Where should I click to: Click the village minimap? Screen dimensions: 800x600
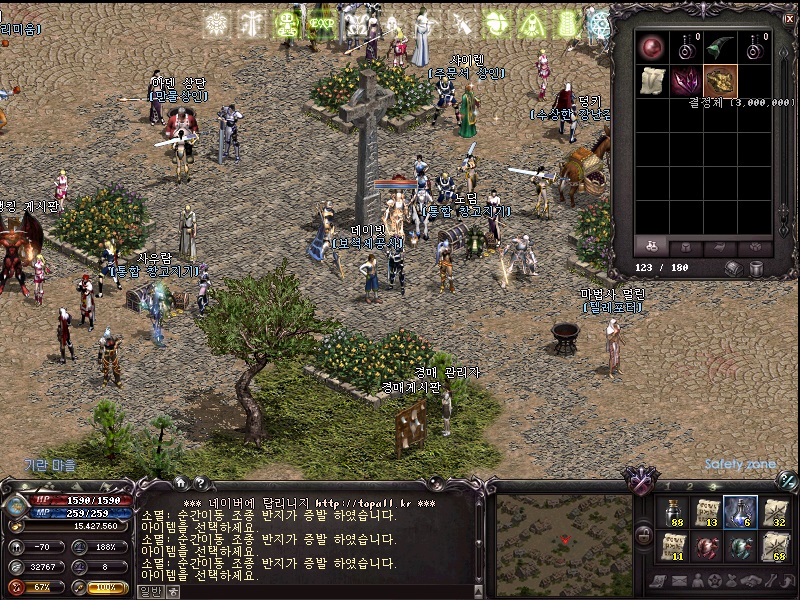tap(564, 537)
